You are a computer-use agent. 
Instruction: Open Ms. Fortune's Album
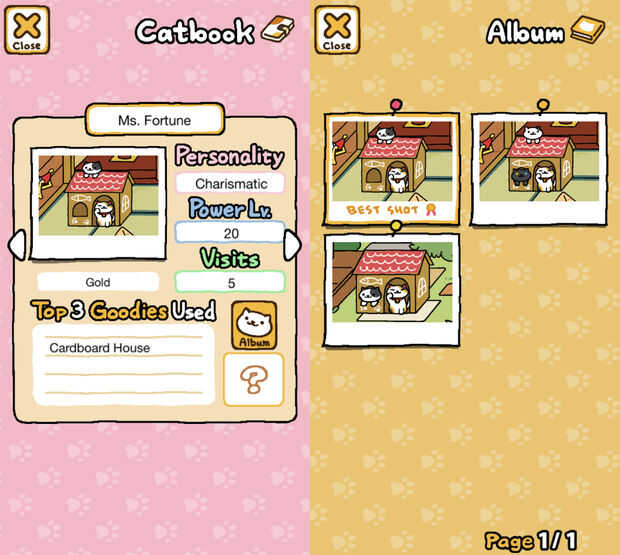254,325
